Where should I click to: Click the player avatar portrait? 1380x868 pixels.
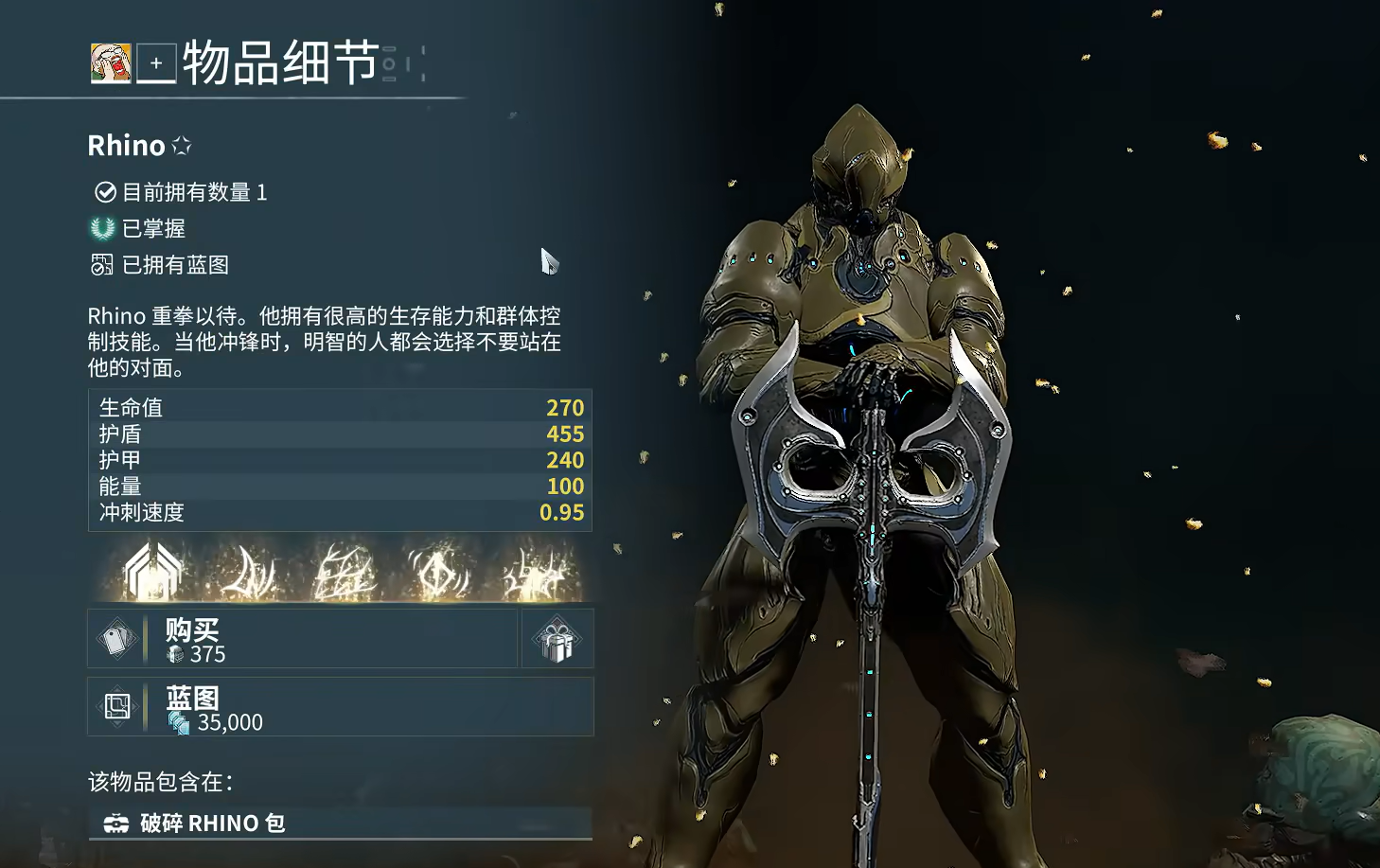(111, 63)
